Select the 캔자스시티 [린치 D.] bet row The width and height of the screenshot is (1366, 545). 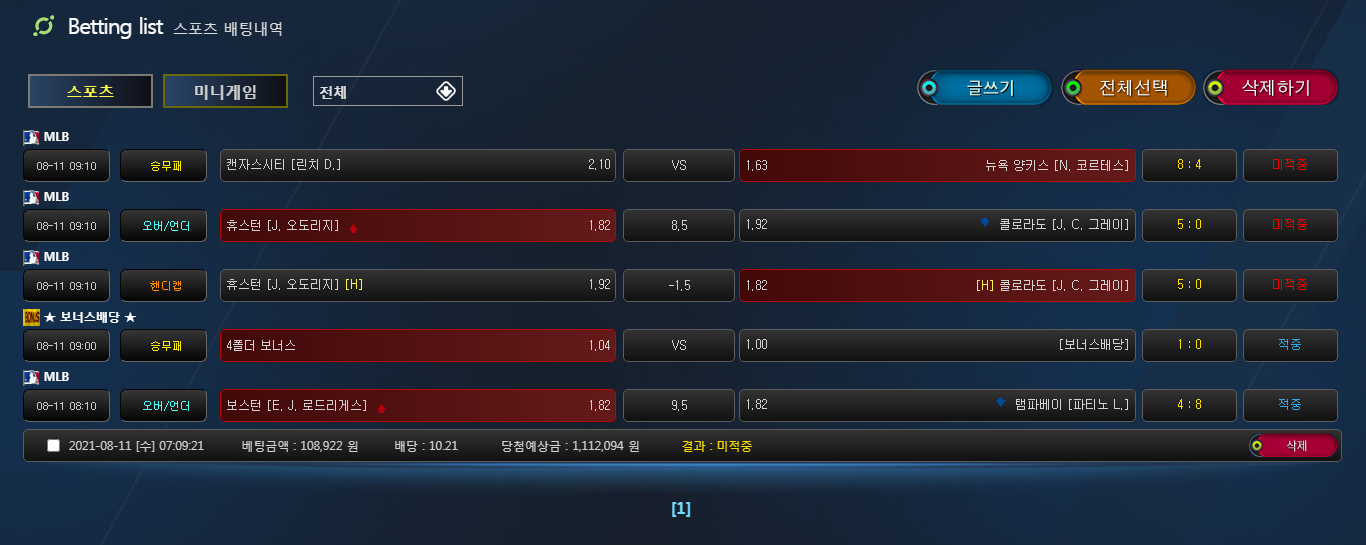coord(418,165)
